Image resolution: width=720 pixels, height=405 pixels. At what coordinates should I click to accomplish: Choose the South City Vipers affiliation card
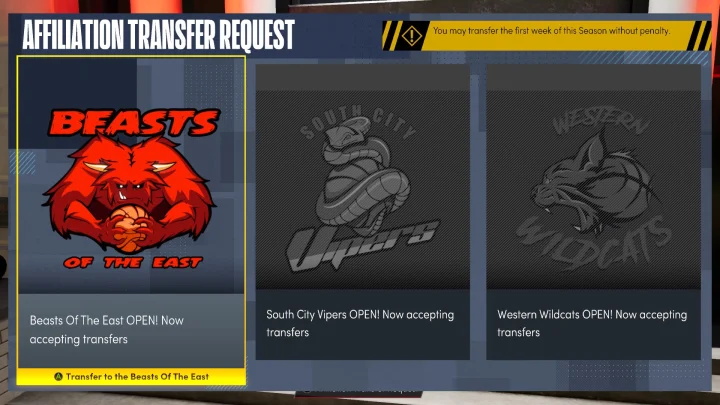tap(362, 210)
